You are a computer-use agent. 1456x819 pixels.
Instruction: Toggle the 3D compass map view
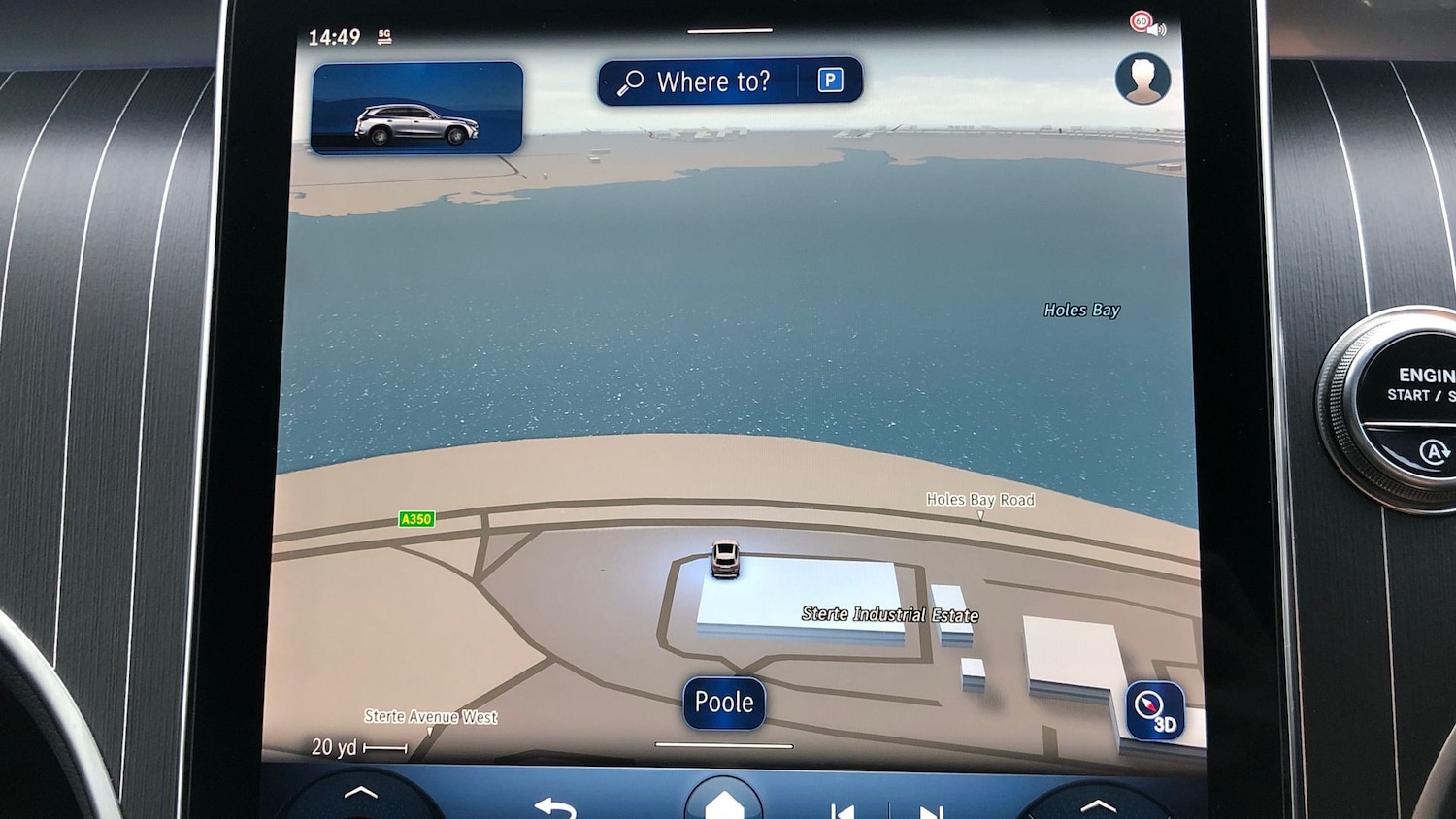click(x=1155, y=711)
